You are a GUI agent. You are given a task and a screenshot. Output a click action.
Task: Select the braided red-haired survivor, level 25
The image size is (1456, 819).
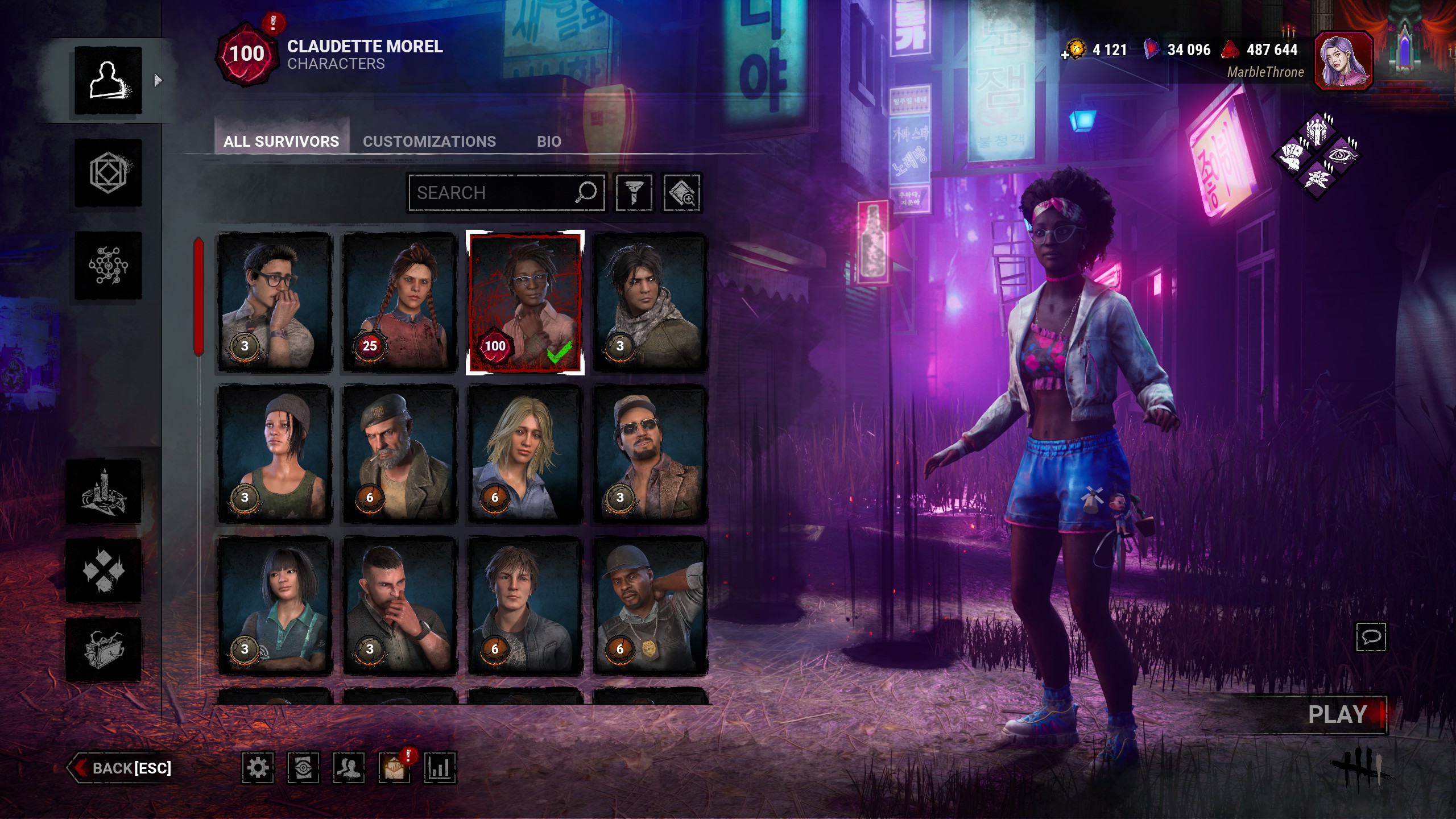pyautogui.click(x=400, y=302)
